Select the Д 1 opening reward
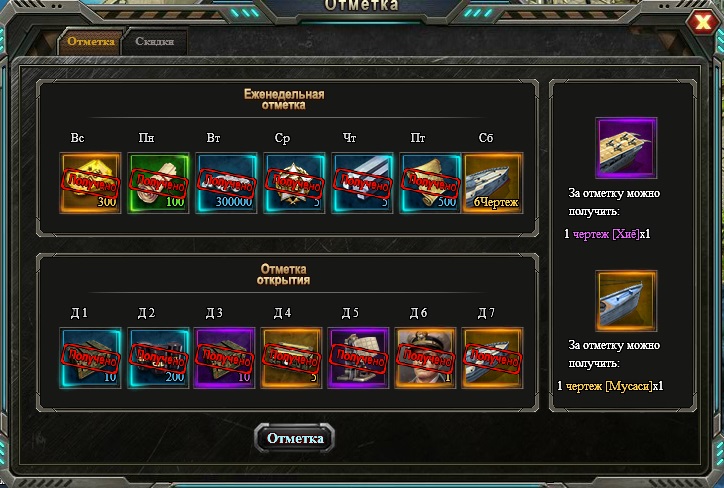Image resolution: width=724 pixels, height=488 pixels. coord(90,357)
